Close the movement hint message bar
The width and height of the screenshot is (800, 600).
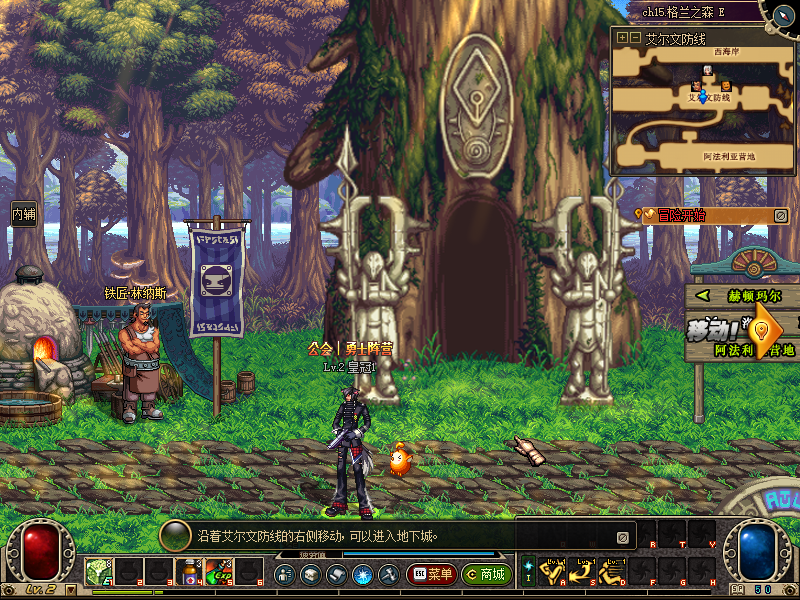tap(622, 537)
